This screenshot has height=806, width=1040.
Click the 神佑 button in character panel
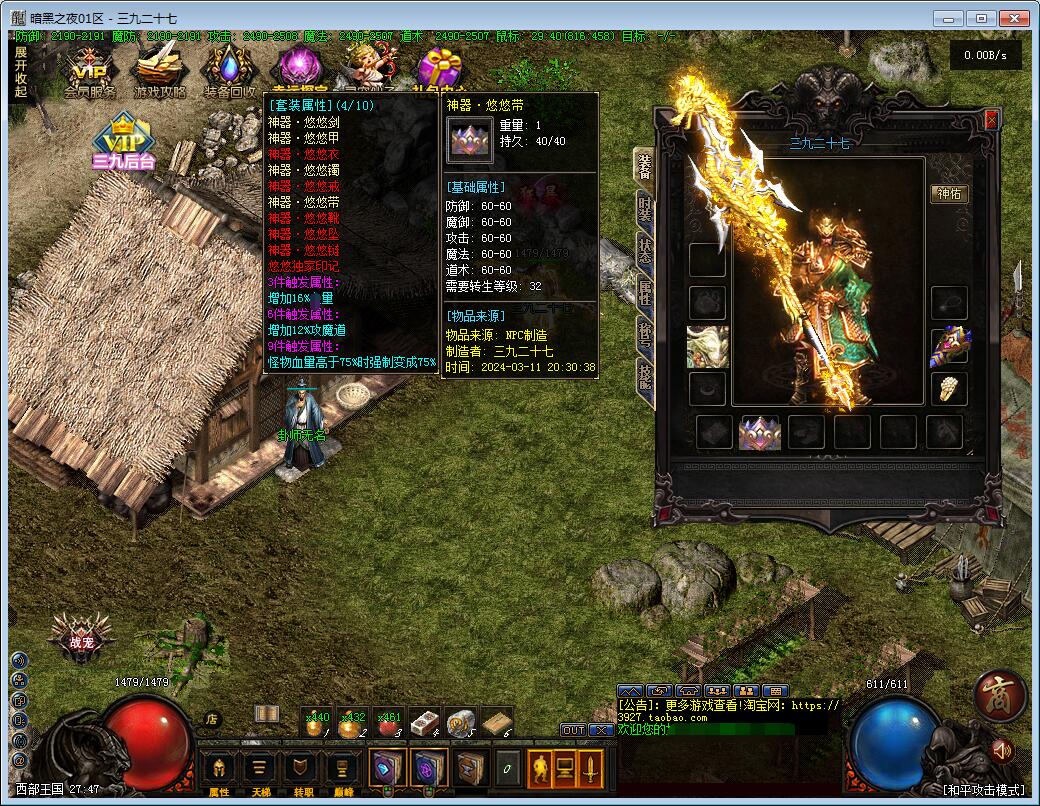(949, 193)
